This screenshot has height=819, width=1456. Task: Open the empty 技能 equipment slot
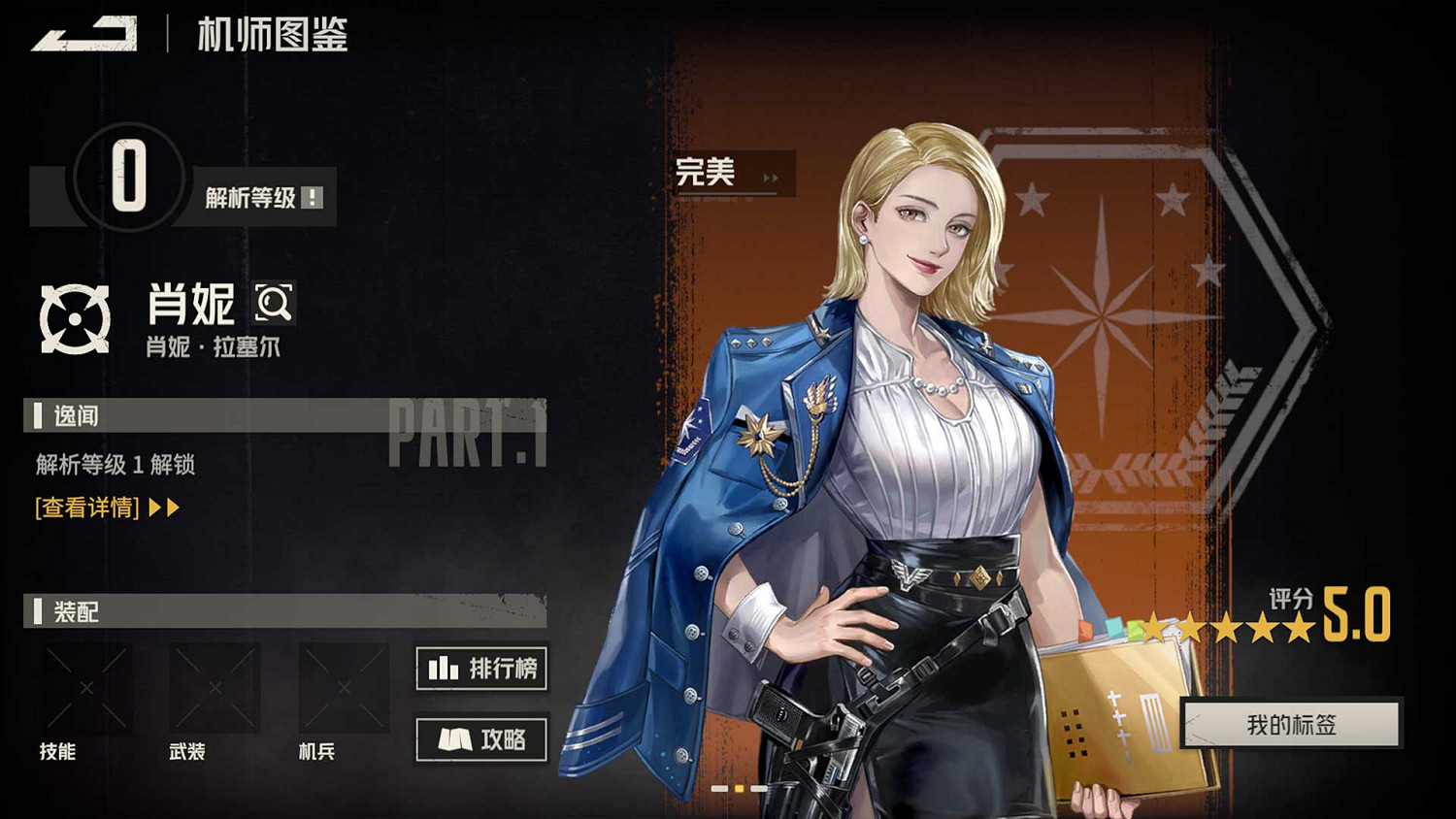[x=85, y=689]
